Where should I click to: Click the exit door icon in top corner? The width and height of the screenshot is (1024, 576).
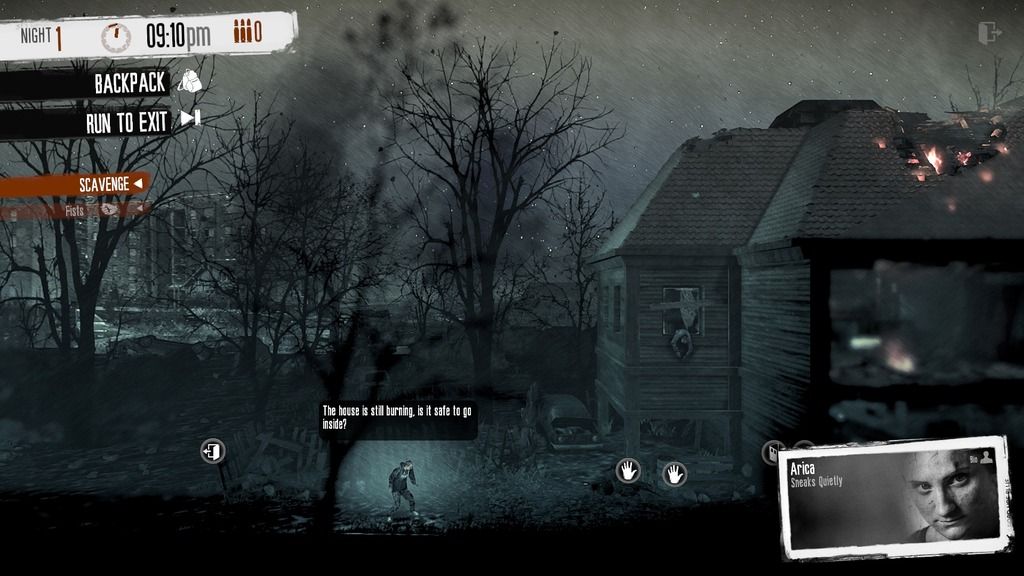coord(989,33)
